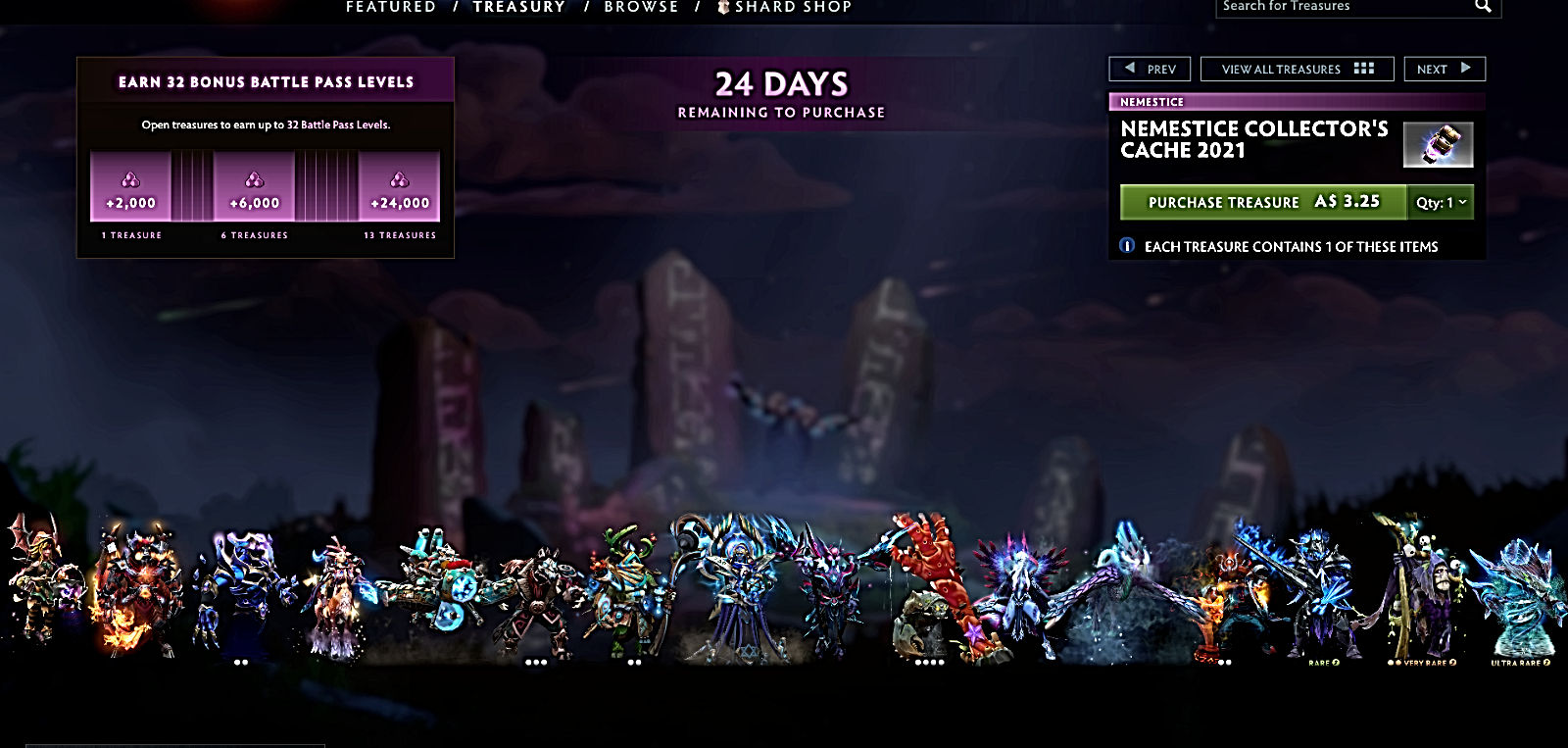The width and height of the screenshot is (1568, 748).
Task: Advance to the Next treasure
Action: click(x=1445, y=69)
